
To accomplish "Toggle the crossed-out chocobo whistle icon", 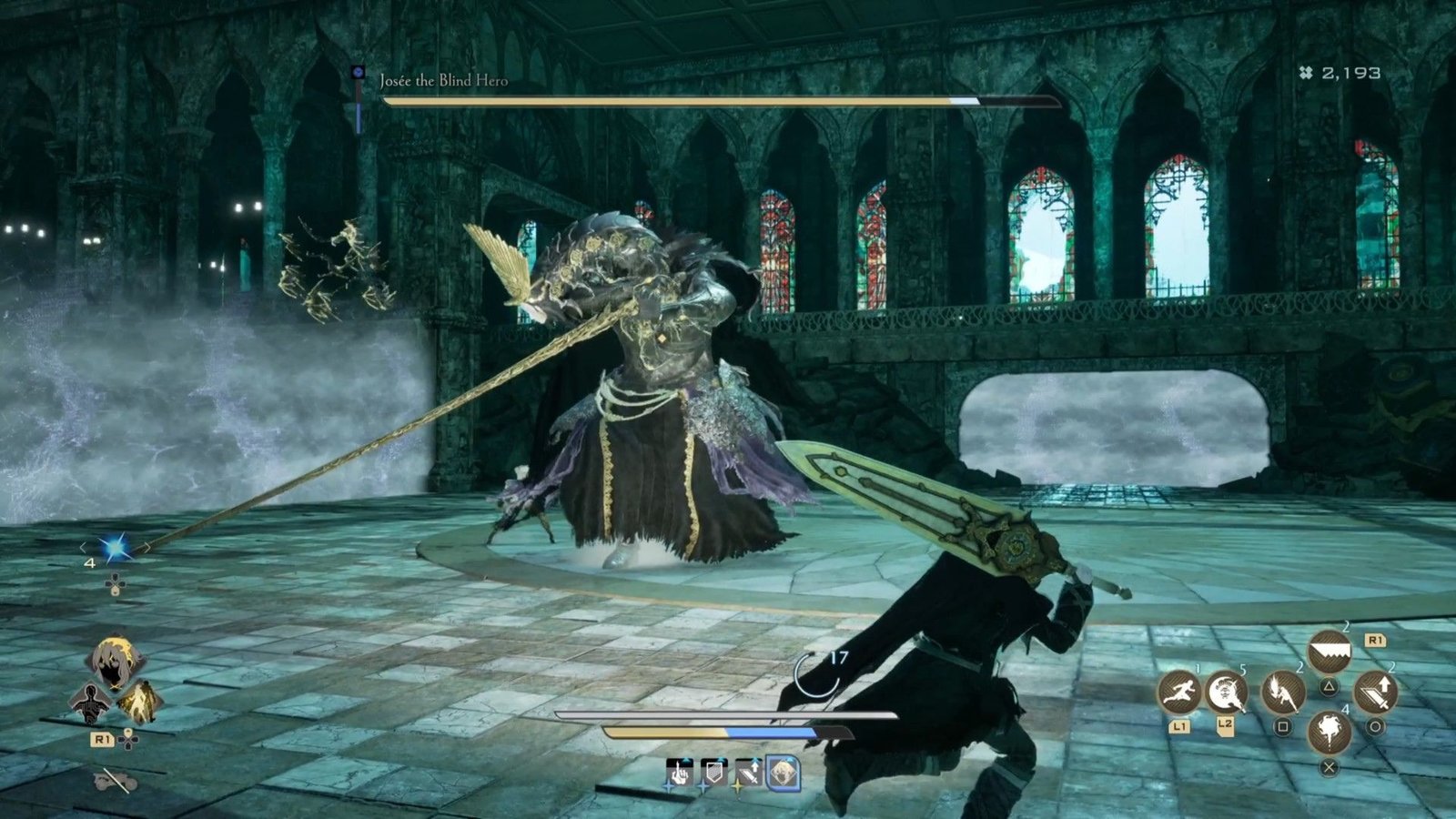I will (x=111, y=782).
